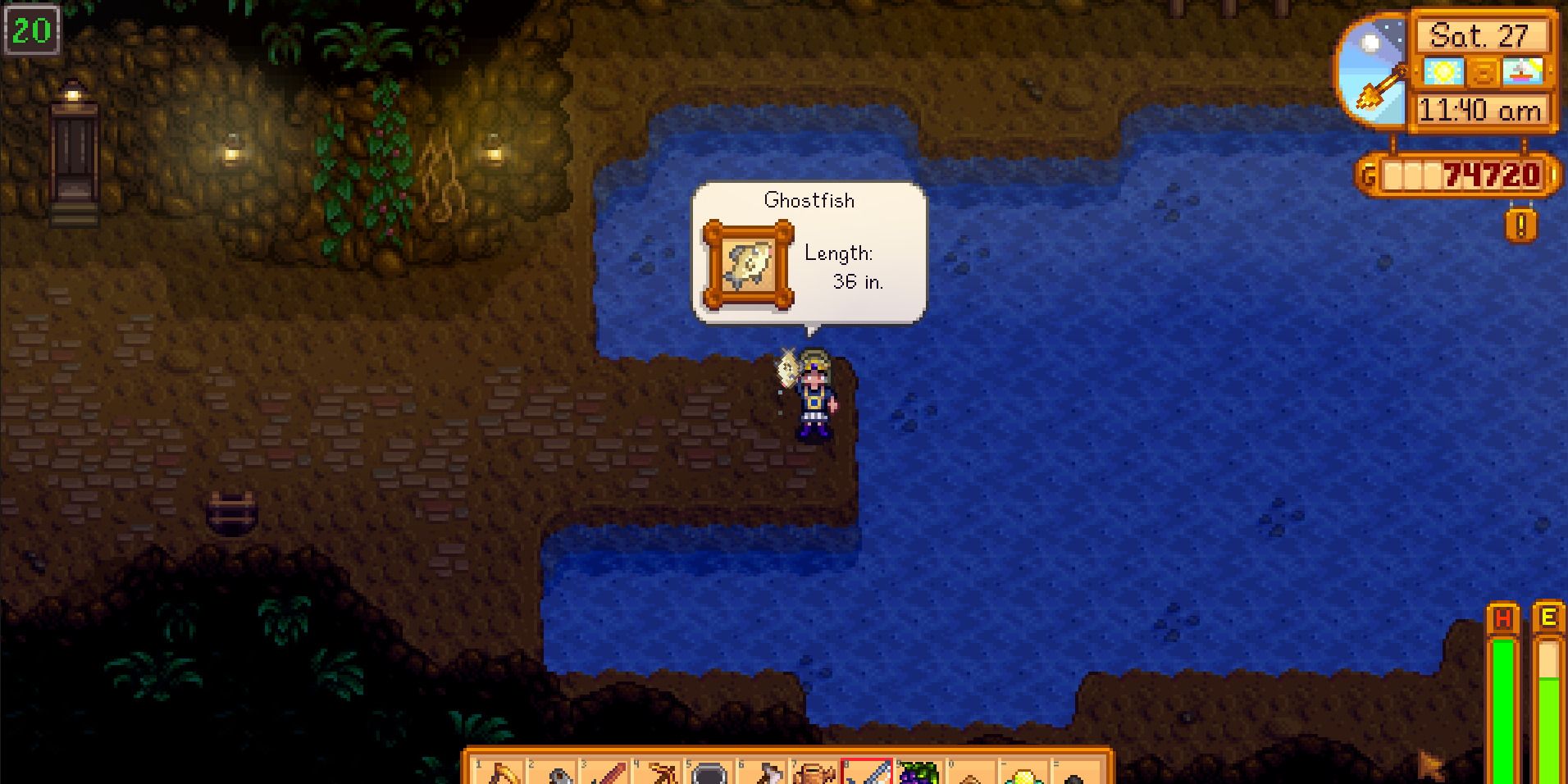
Task: Select the axe in slot 6
Action: click(x=760, y=773)
